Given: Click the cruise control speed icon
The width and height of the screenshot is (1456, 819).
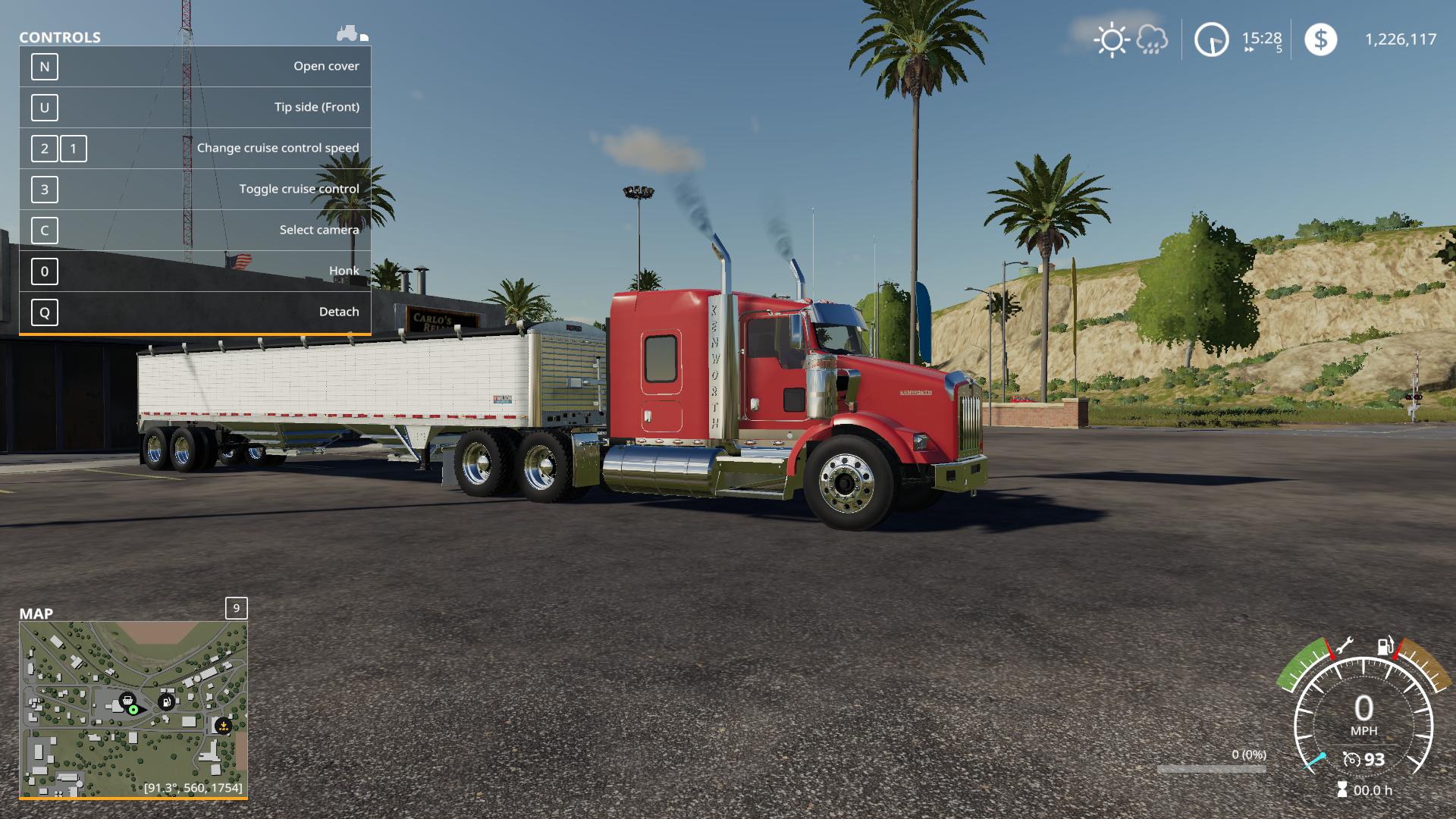Looking at the screenshot, I should (x=1351, y=759).
